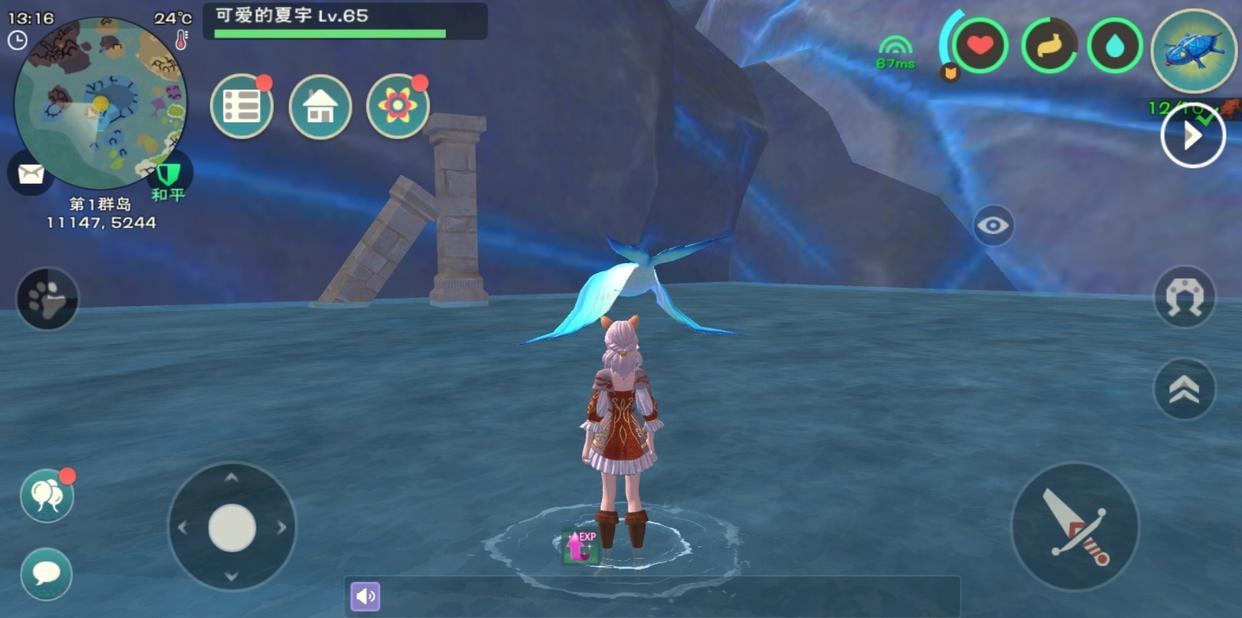Tap the sword attack button
Screen dimensions: 1242x618
[1075, 526]
